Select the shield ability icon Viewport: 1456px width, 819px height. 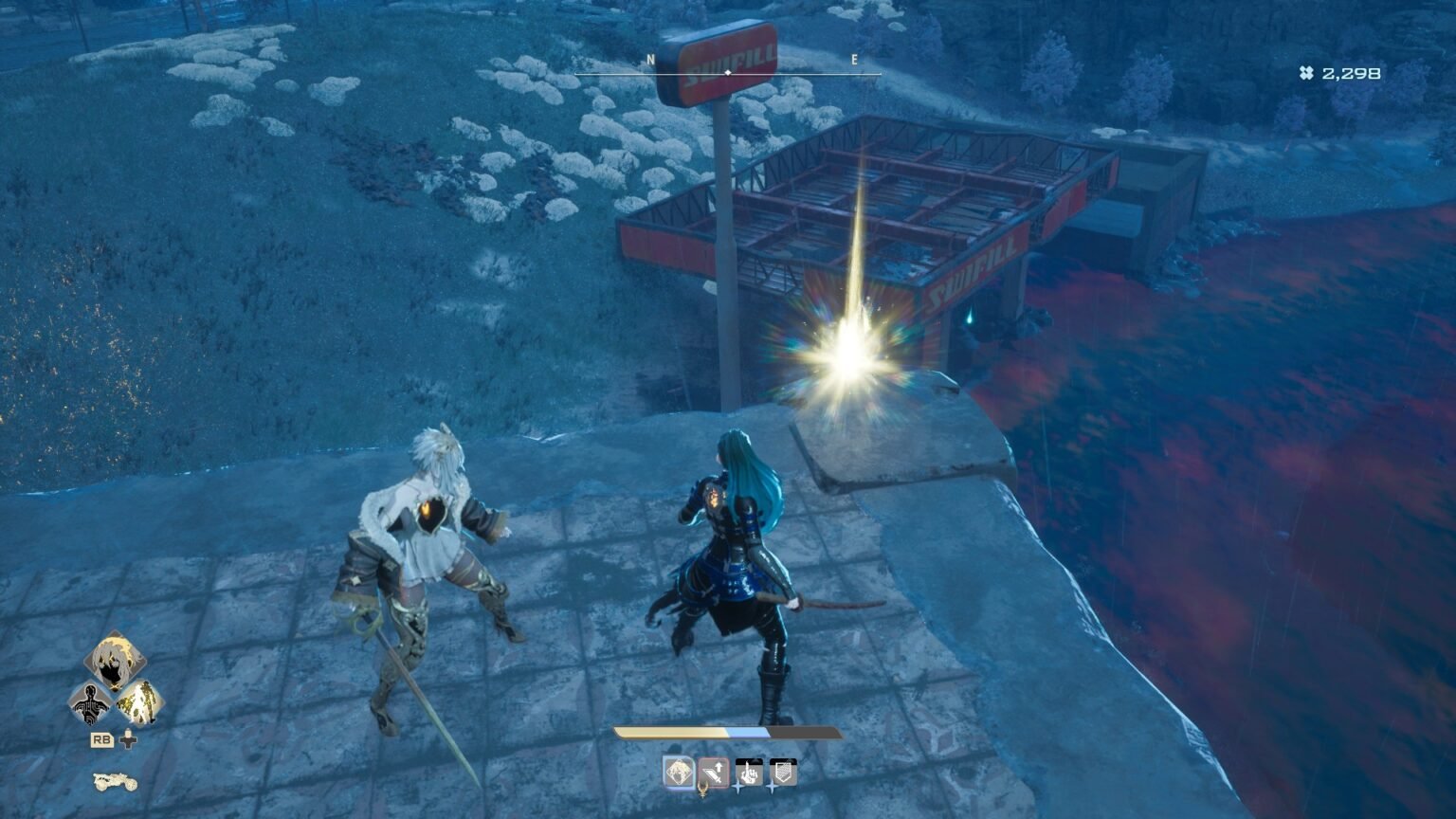pos(783,772)
